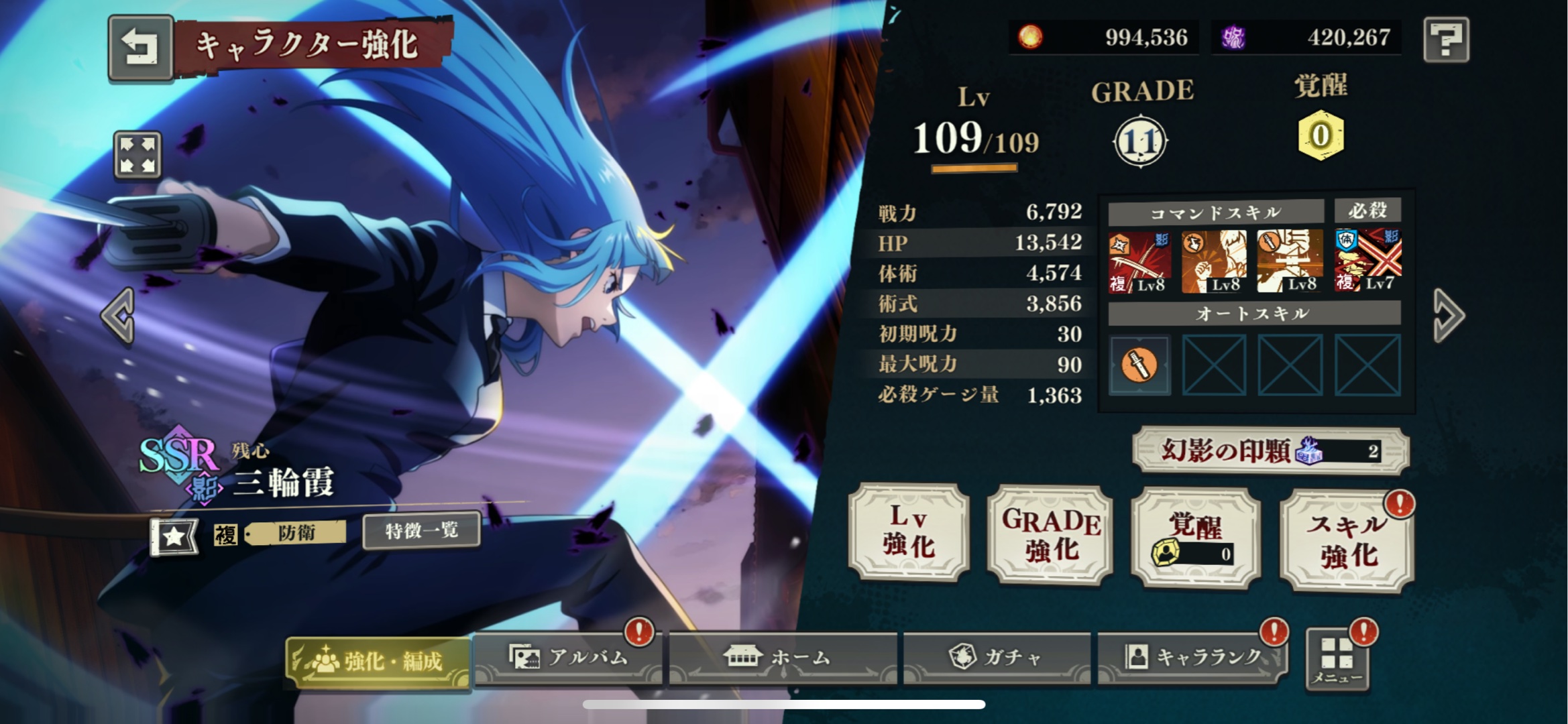Toggle the star favorite flag

174,536
